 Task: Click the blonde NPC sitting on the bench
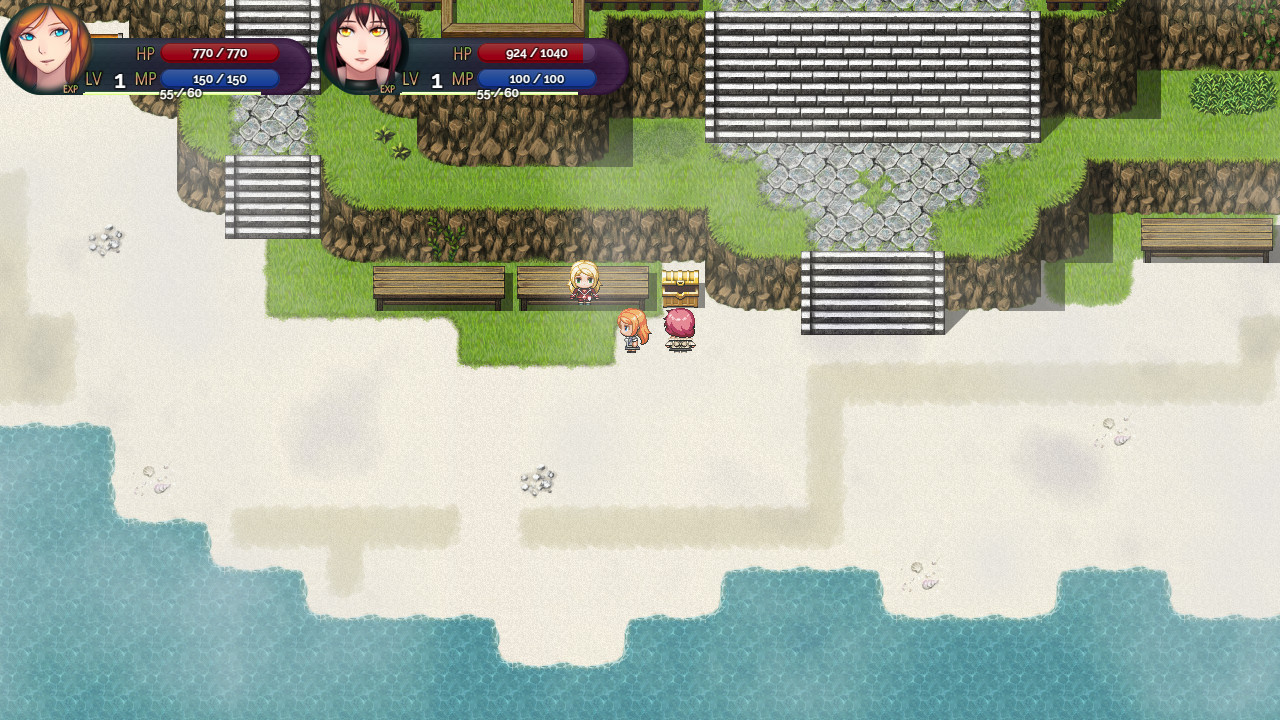point(585,283)
